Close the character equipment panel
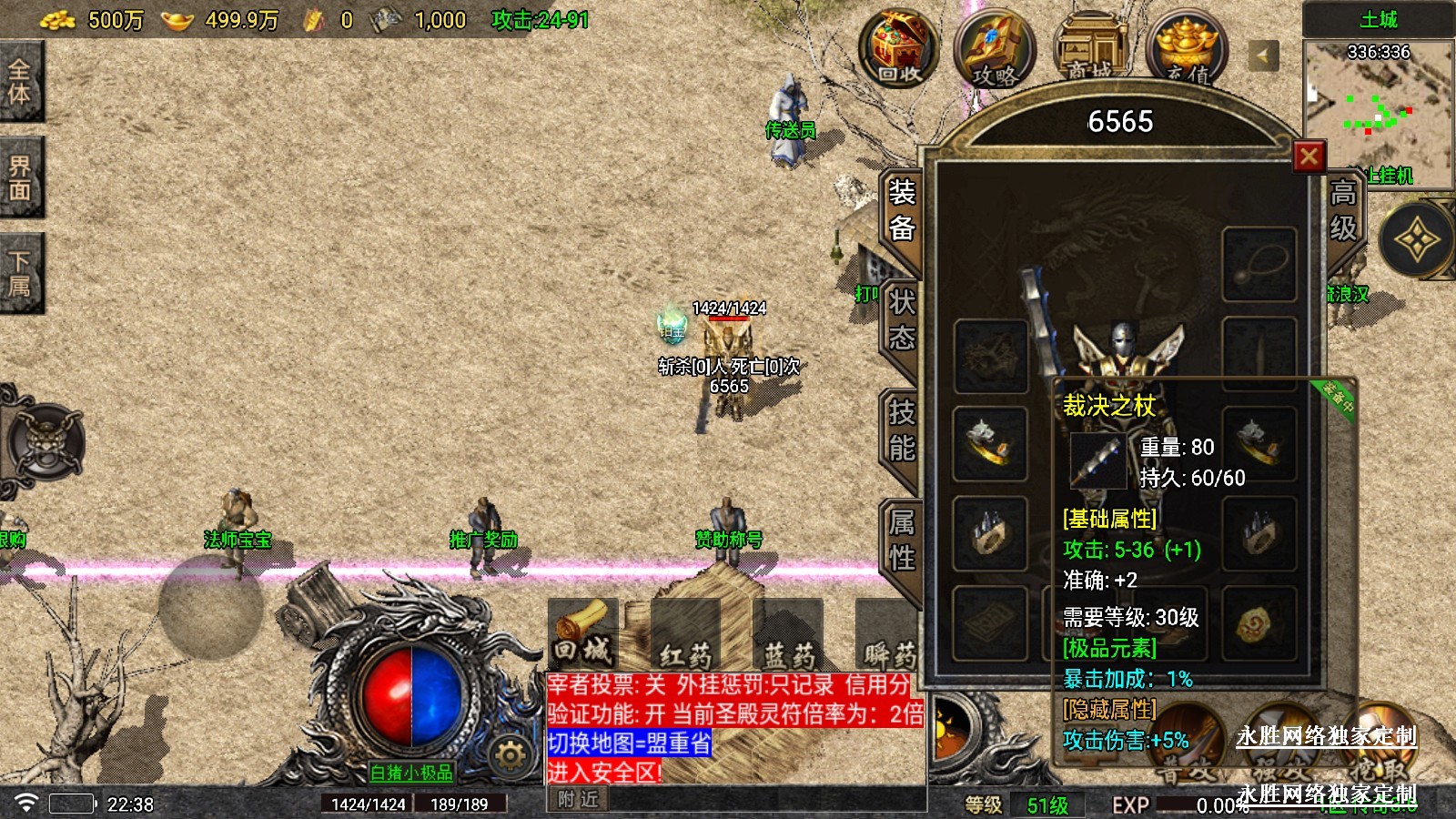Viewport: 1456px width, 819px height. point(1309,157)
